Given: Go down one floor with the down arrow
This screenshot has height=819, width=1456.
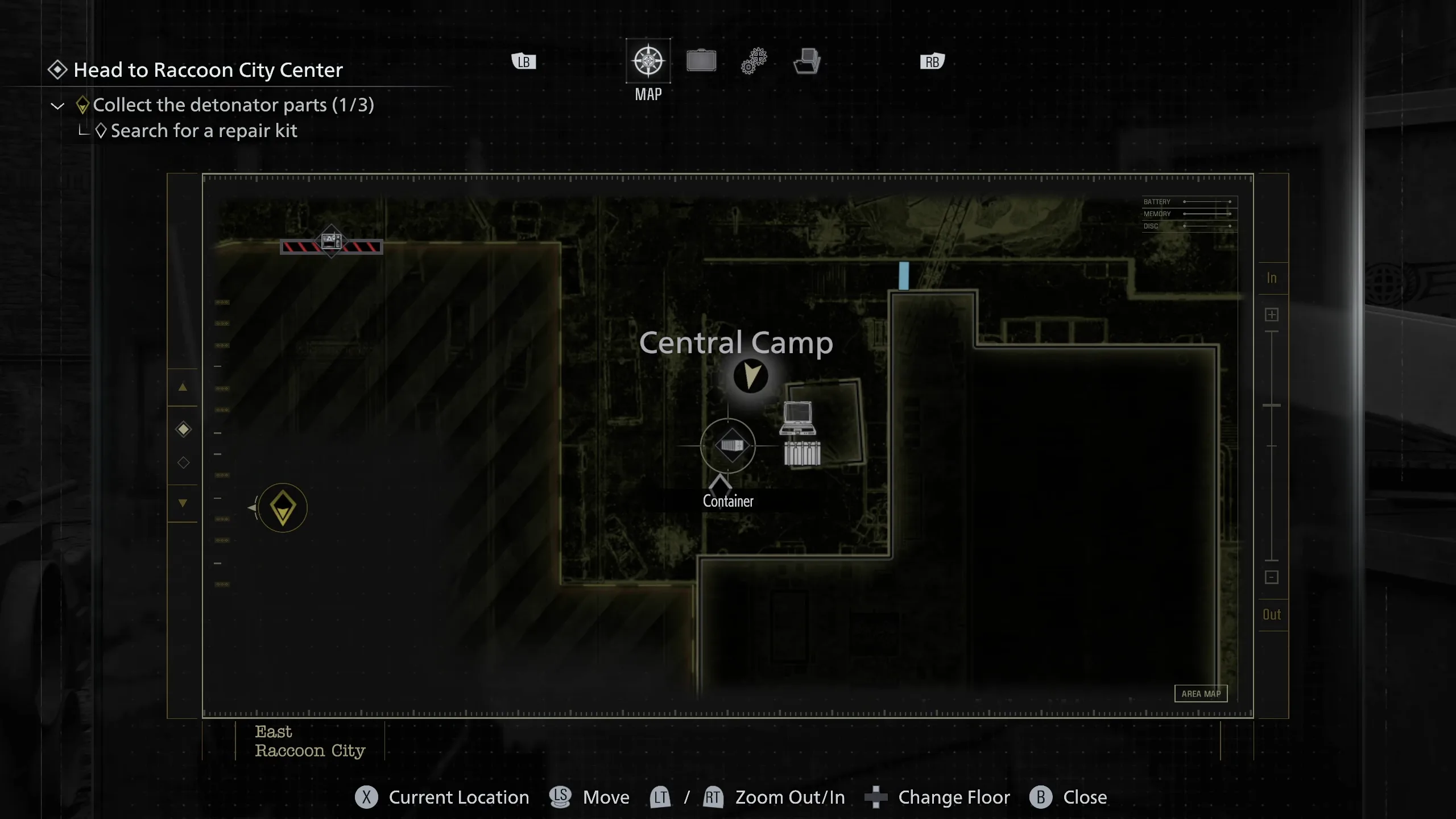Looking at the screenshot, I should 183,503.
